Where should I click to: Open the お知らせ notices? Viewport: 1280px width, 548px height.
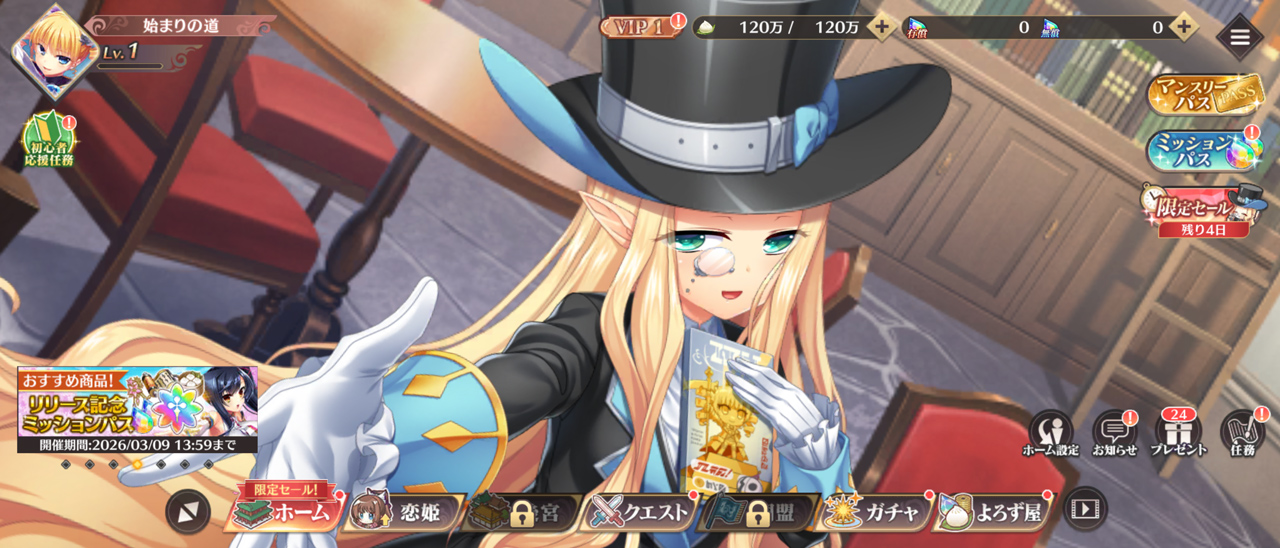1114,433
